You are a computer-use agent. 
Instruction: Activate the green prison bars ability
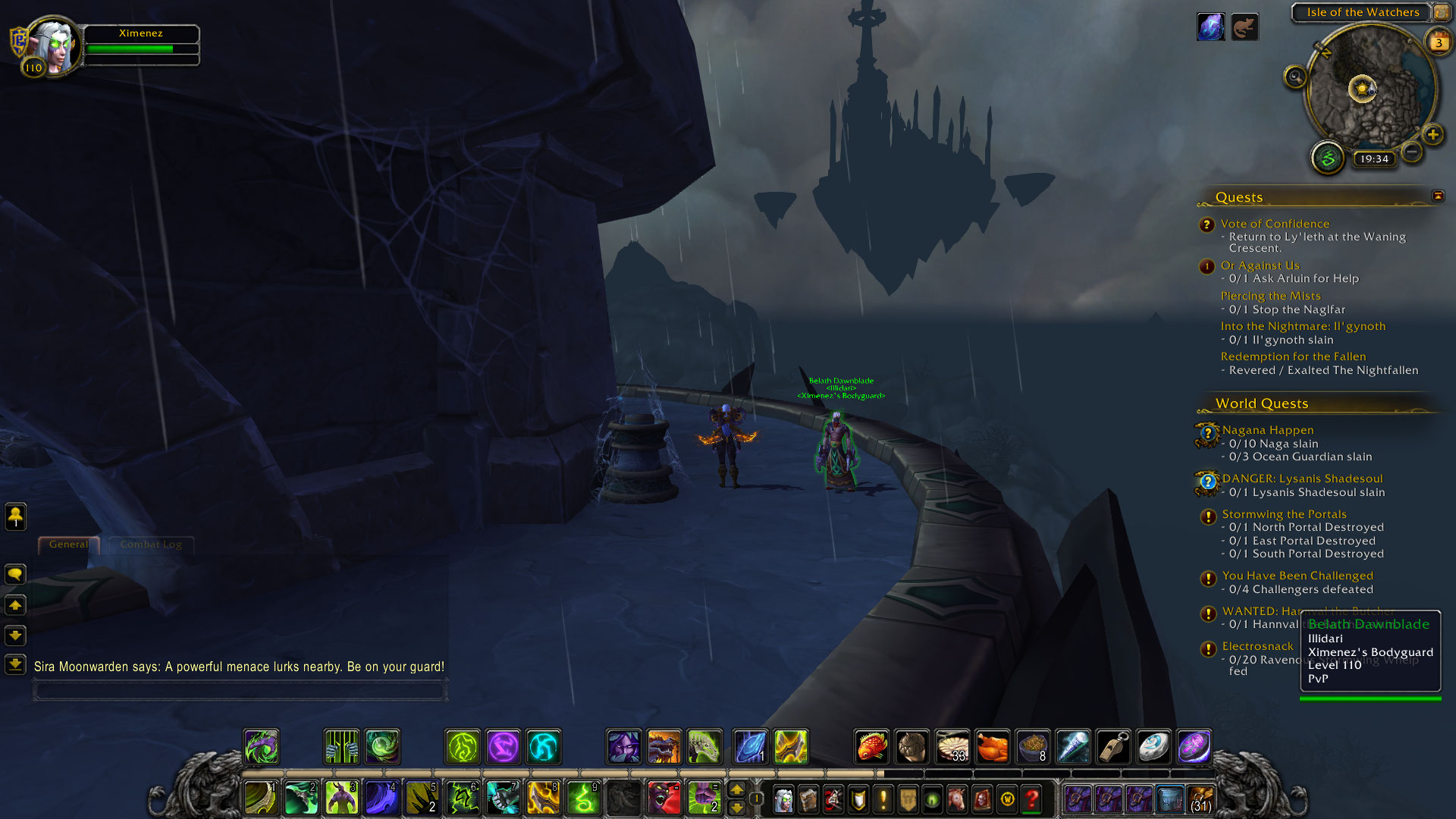click(x=341, y=747)
